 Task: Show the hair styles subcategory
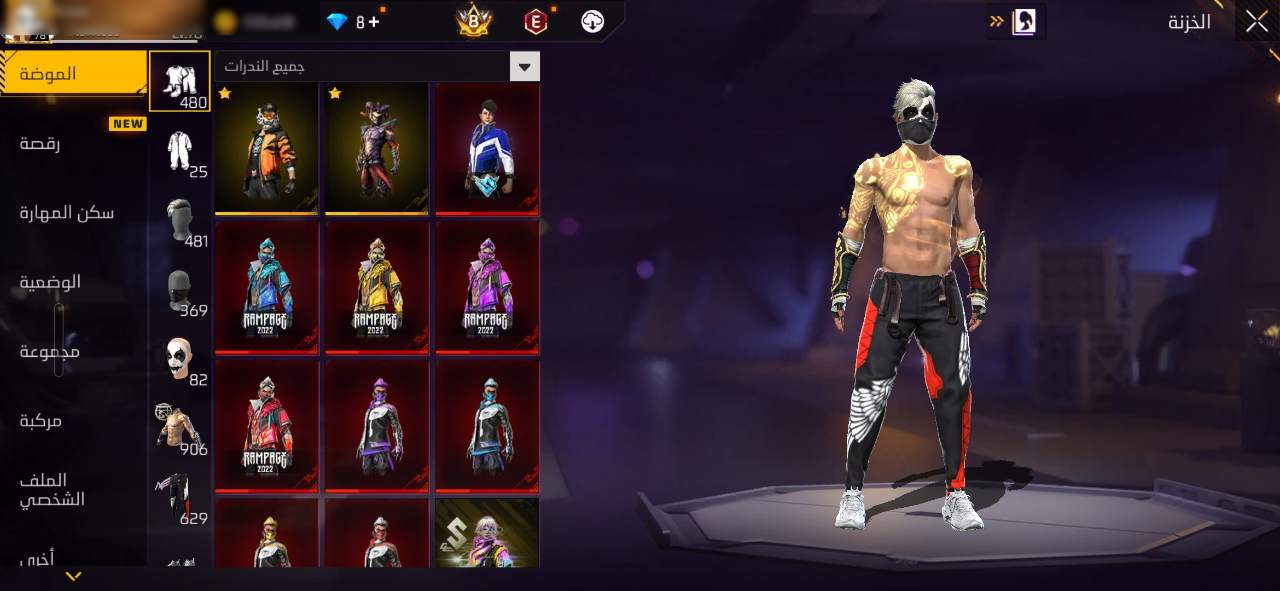click(x=180, y=220)
